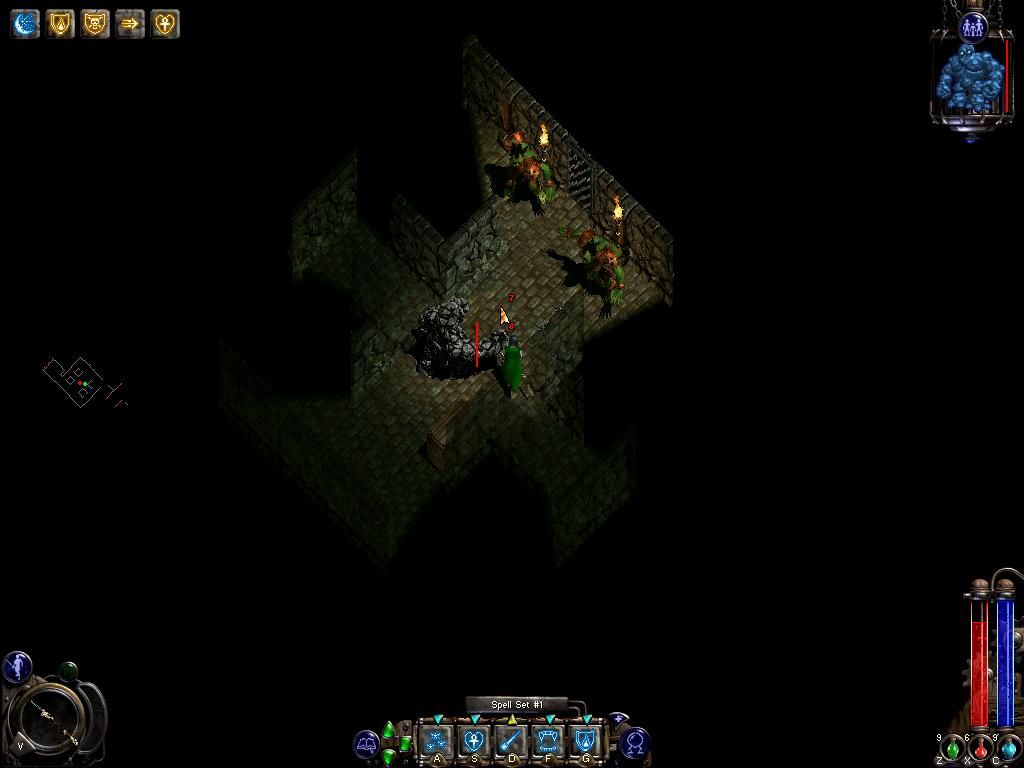Click the skull shield buff icon

pyautogui.click(x=95, y=24)
